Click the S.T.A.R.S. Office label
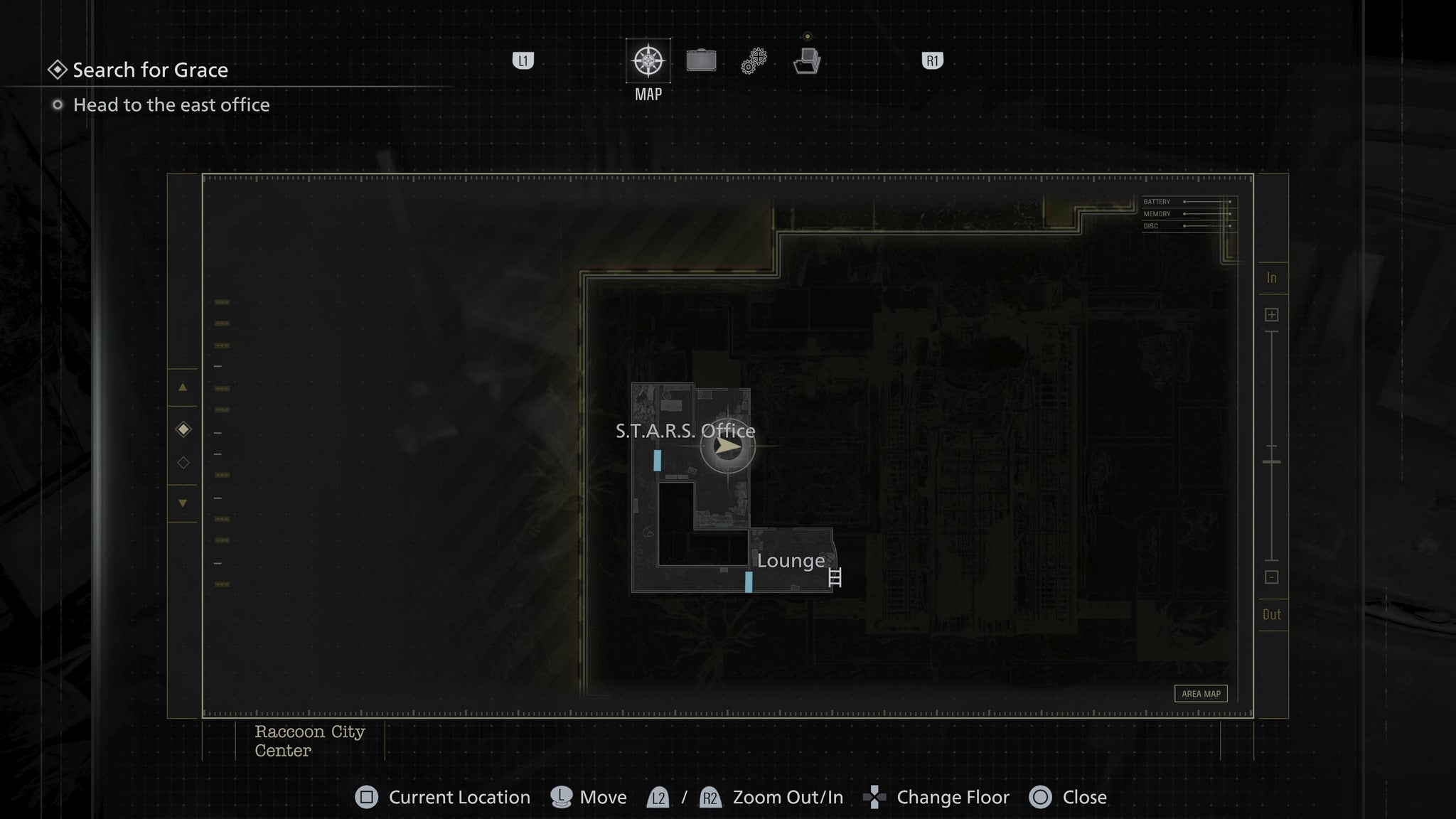Screen dimensions: 1456x819 (x=686, y=431)
